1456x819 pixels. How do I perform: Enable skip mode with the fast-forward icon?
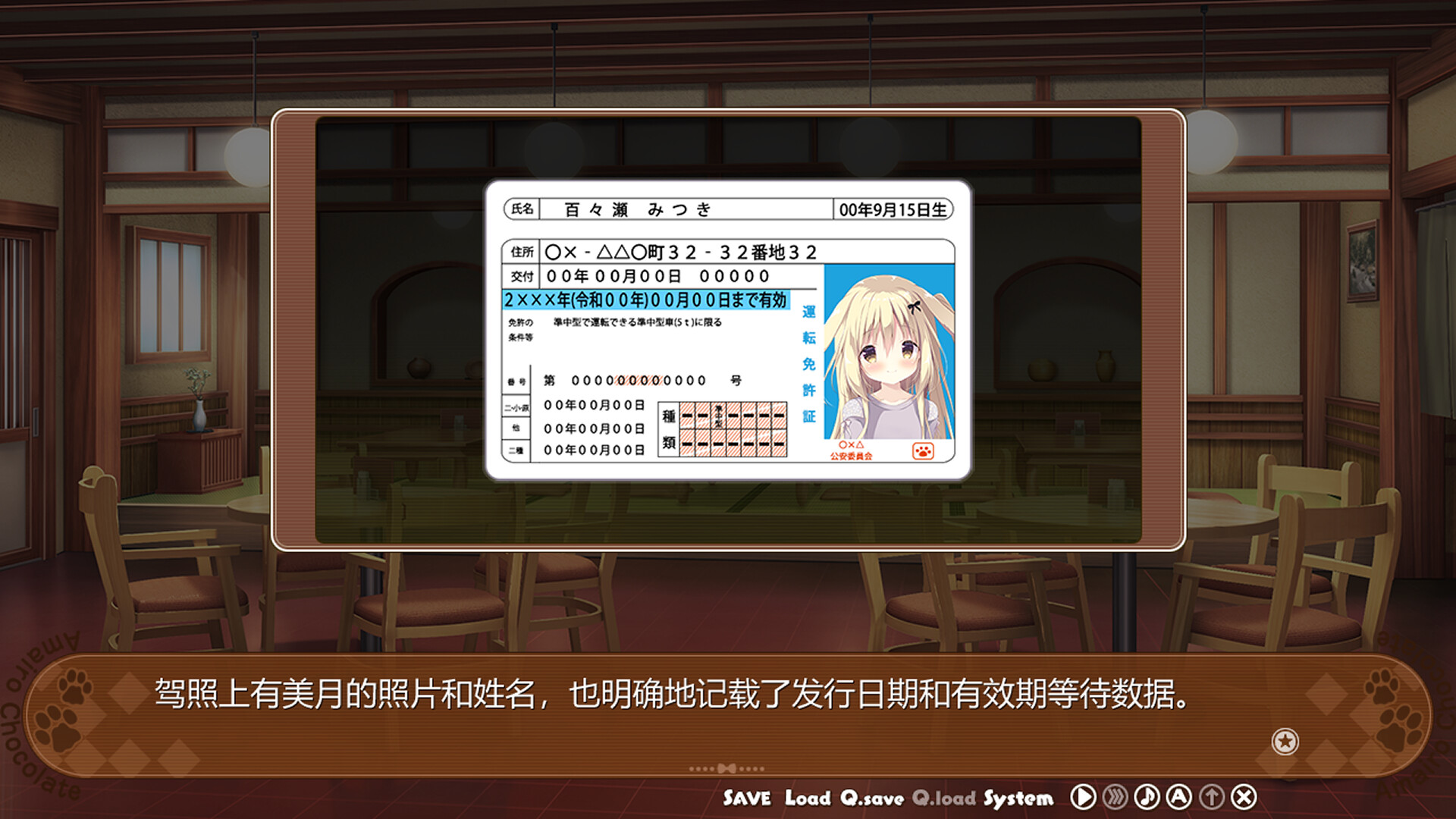click(1115, 797)
